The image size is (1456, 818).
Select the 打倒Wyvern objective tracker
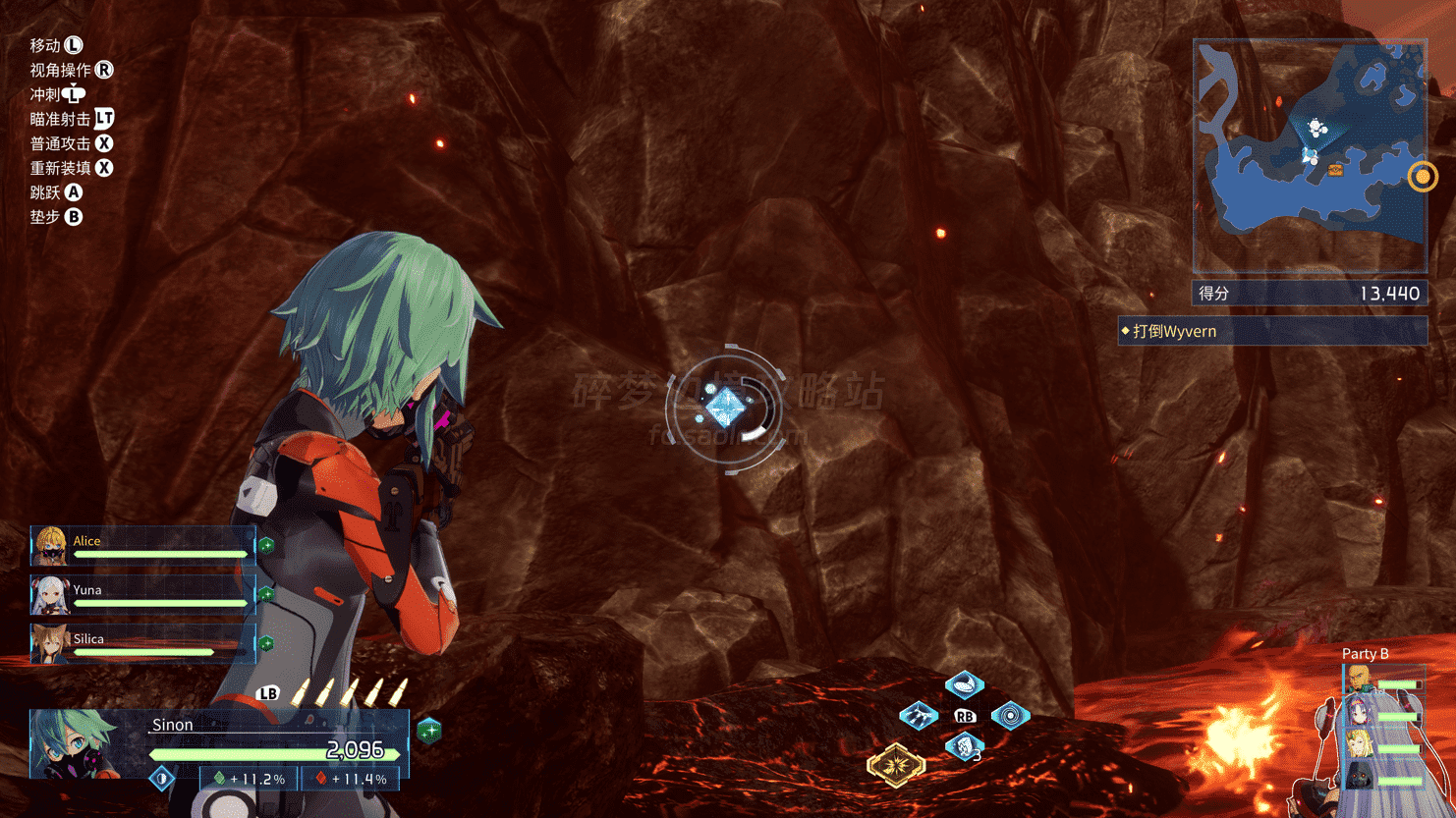[1272, 331]
